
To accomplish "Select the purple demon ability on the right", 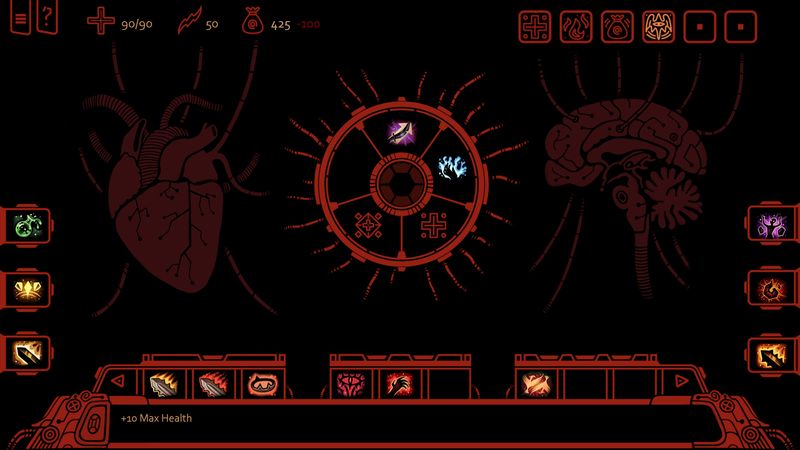I will [773, 225].
